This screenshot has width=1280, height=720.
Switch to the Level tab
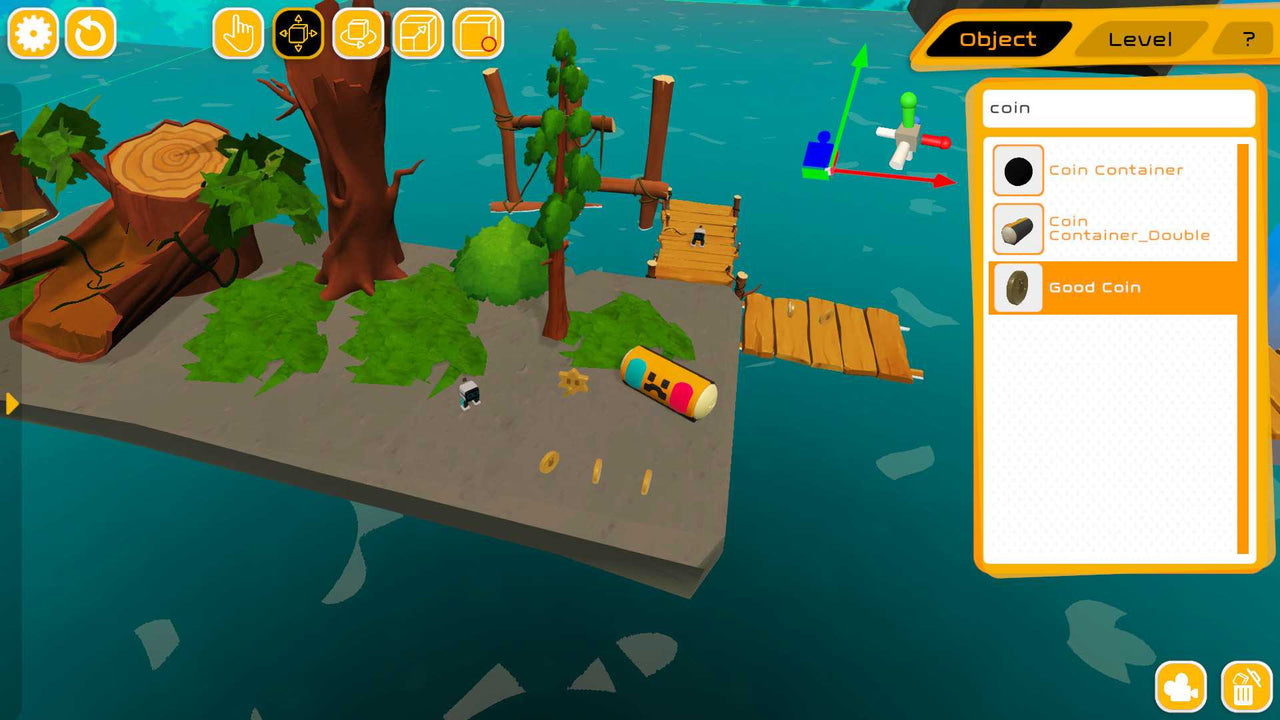coord(1140,39)
